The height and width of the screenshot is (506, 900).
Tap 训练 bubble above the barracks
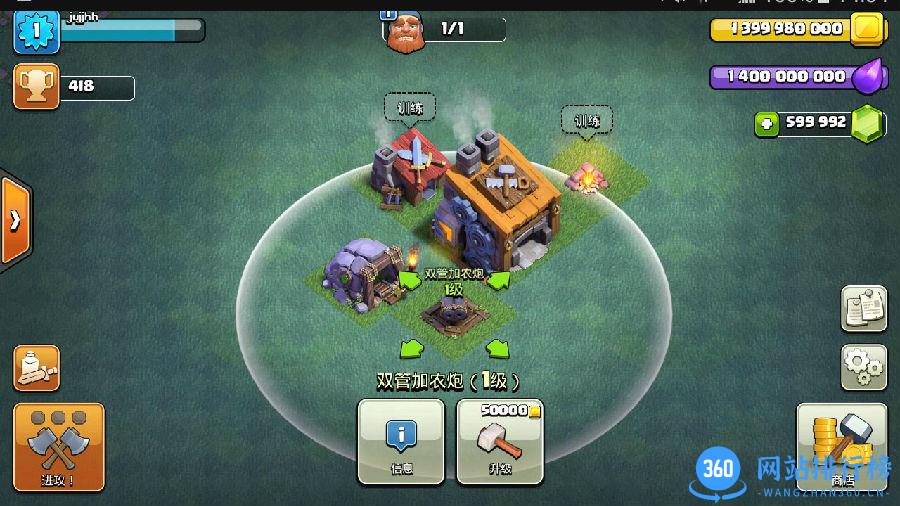point(410,107)
